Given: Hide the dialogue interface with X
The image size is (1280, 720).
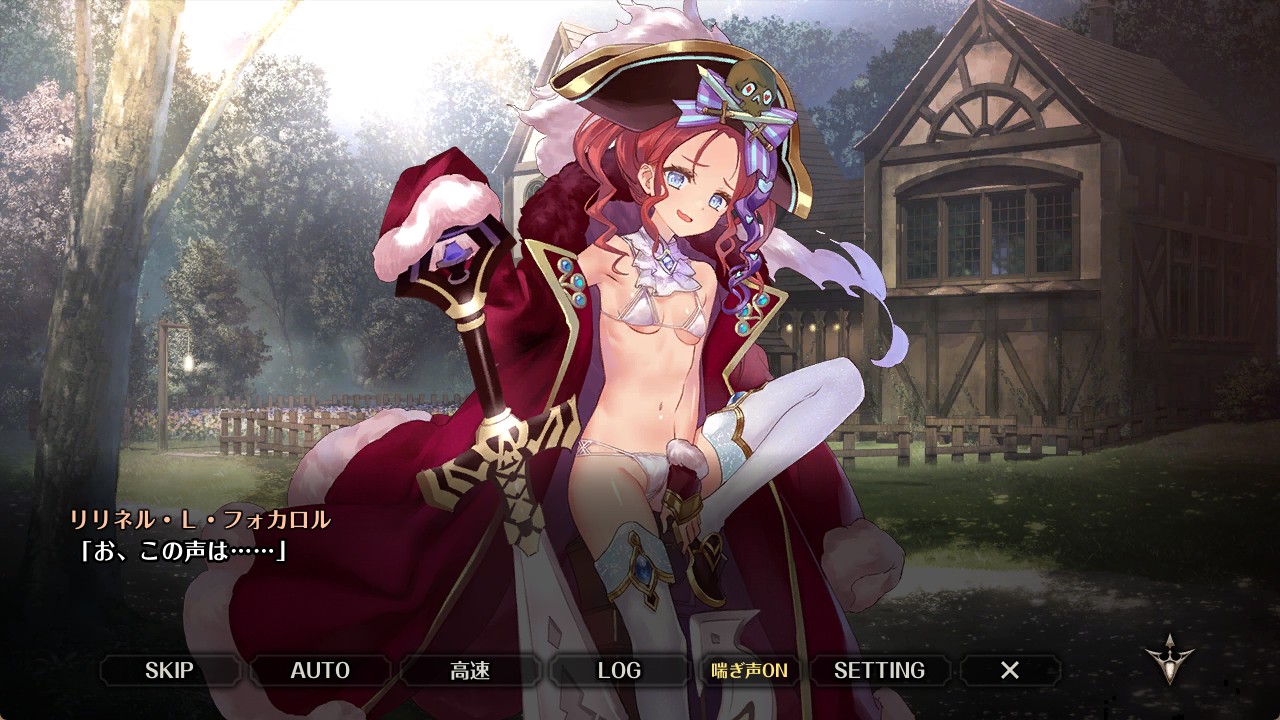Looking at the screenshot, I should [x=1010, y=670].
